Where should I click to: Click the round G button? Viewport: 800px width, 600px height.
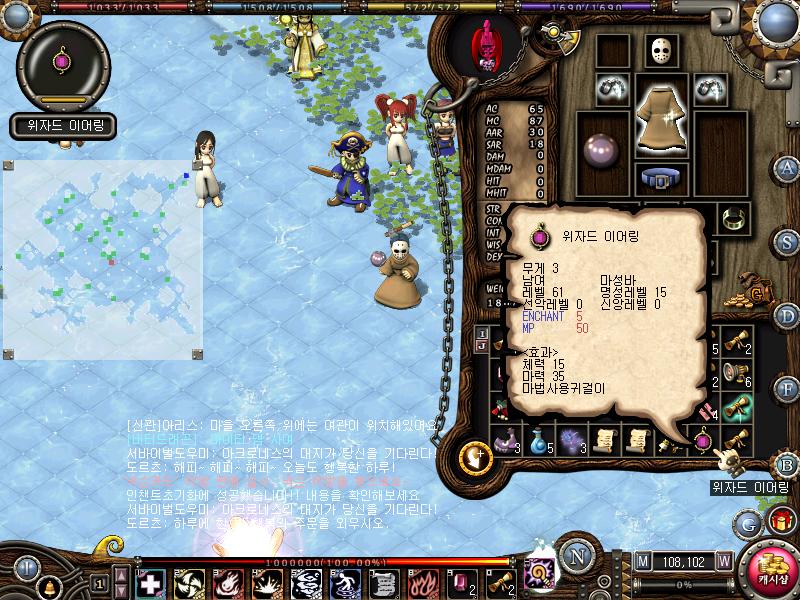coord(747,523)
